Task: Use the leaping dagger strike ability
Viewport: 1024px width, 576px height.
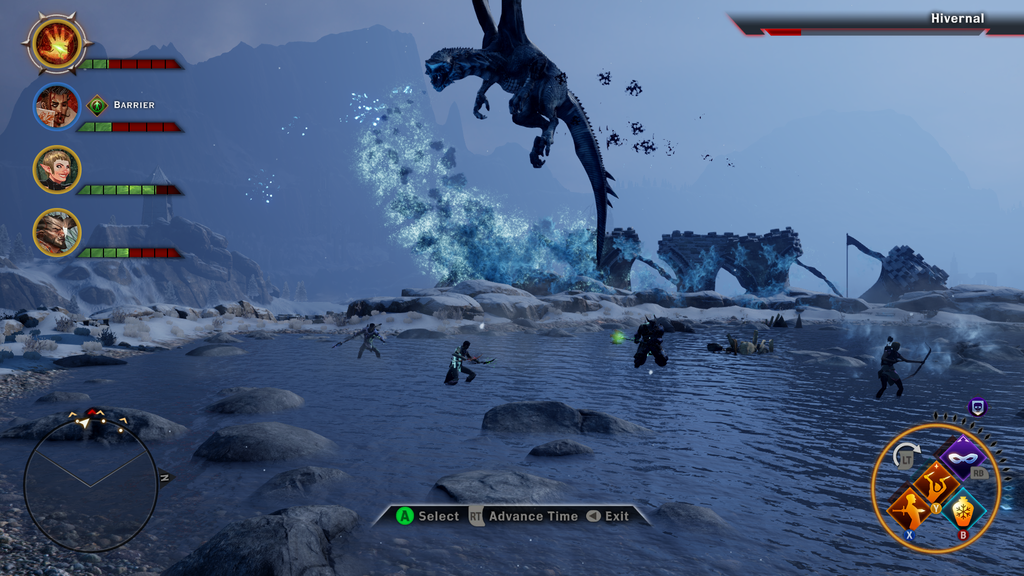Action: click(x=937, y=483)
